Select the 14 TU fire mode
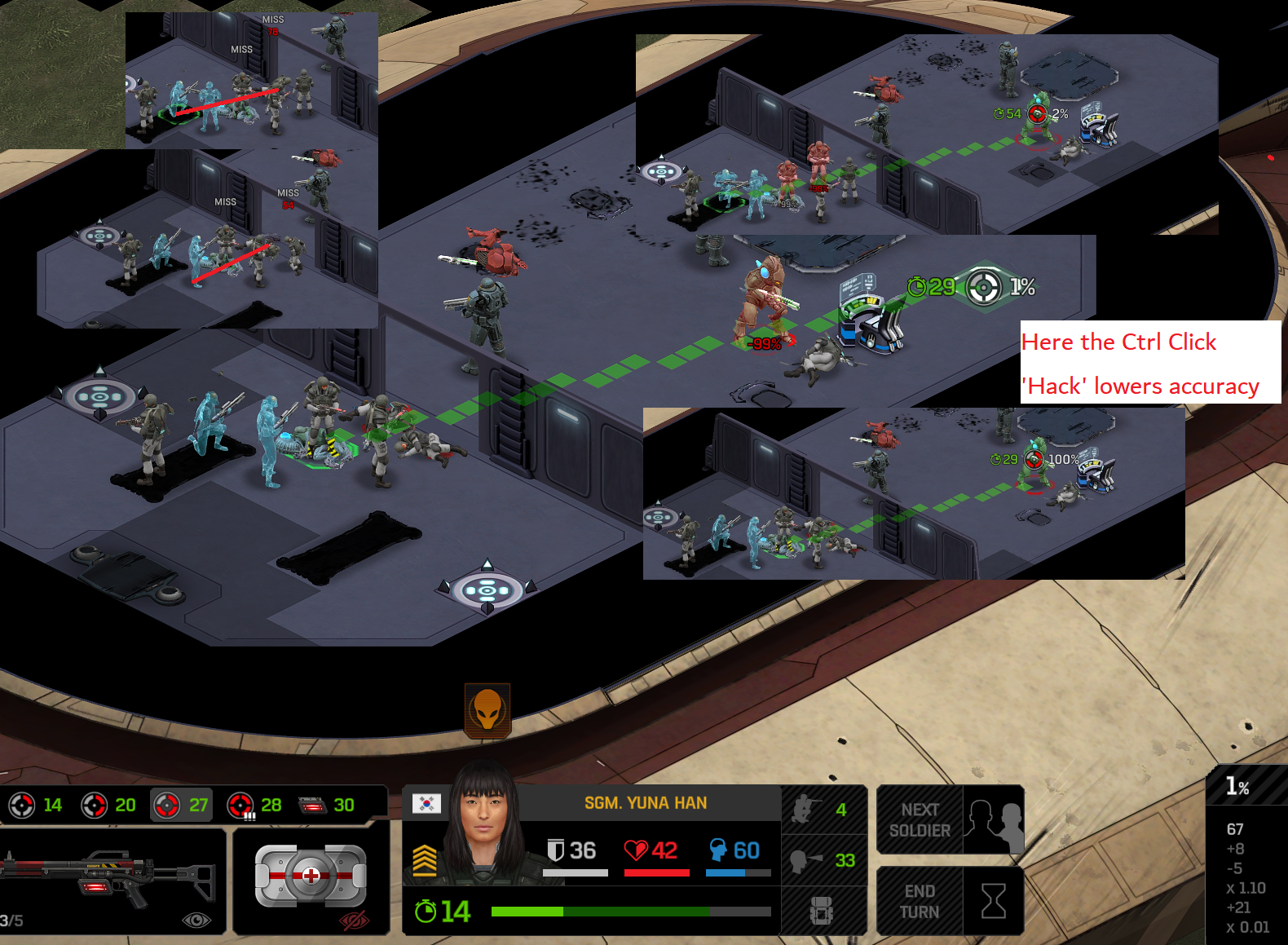Screen dimensions: 1288x945 pos(35,806)
